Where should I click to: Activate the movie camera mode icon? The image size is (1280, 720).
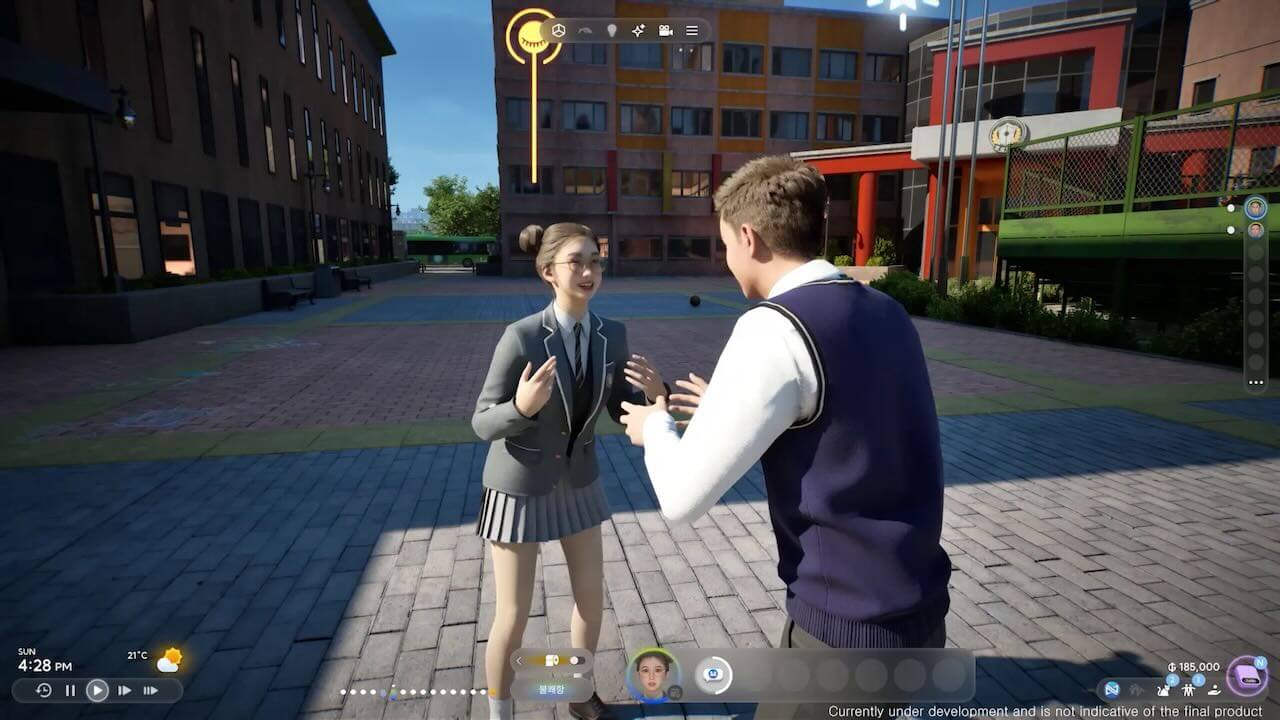[x=665, y=31]
